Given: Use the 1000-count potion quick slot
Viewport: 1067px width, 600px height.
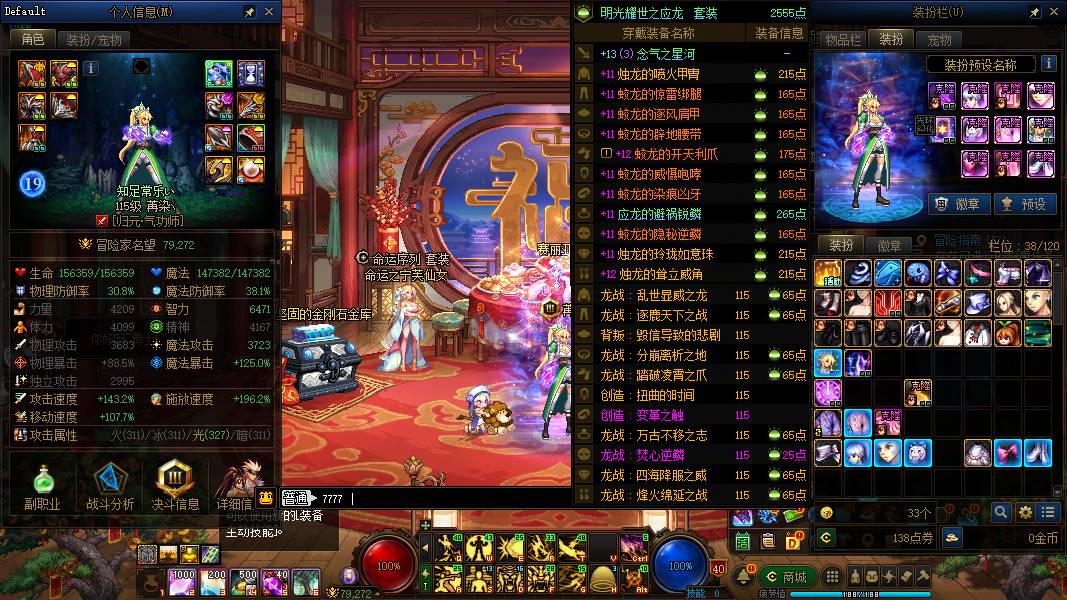Looking at the screenshot, I should tap(182, 580).
